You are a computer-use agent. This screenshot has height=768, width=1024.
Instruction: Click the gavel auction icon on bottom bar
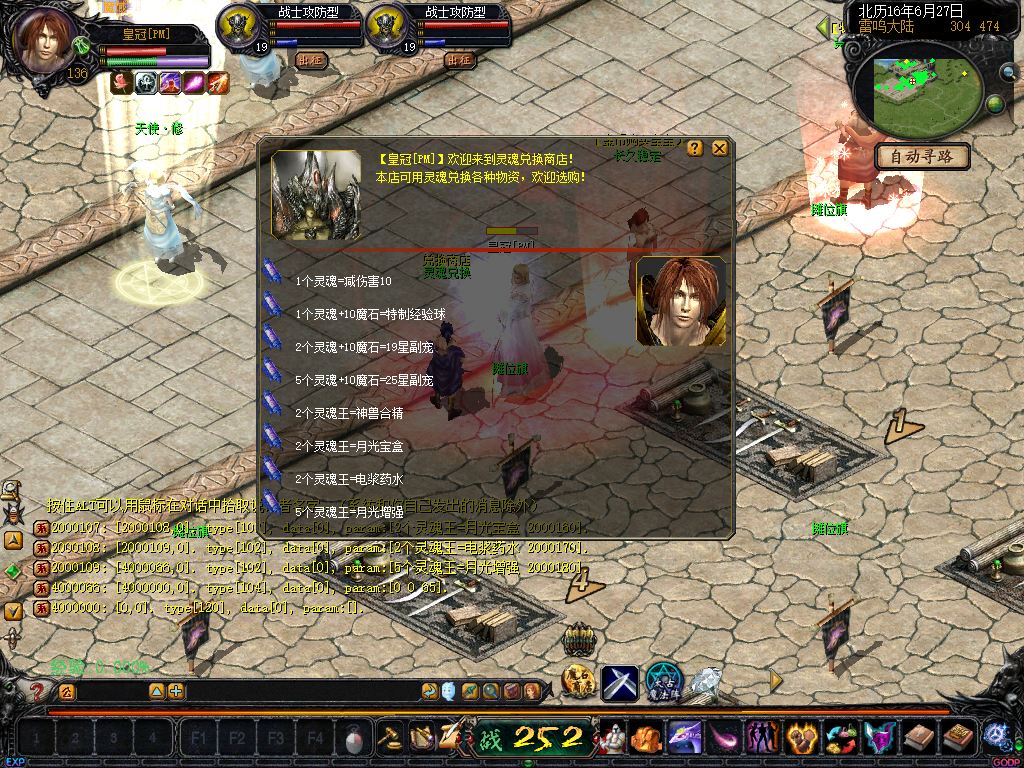click(x=389, y=738)
